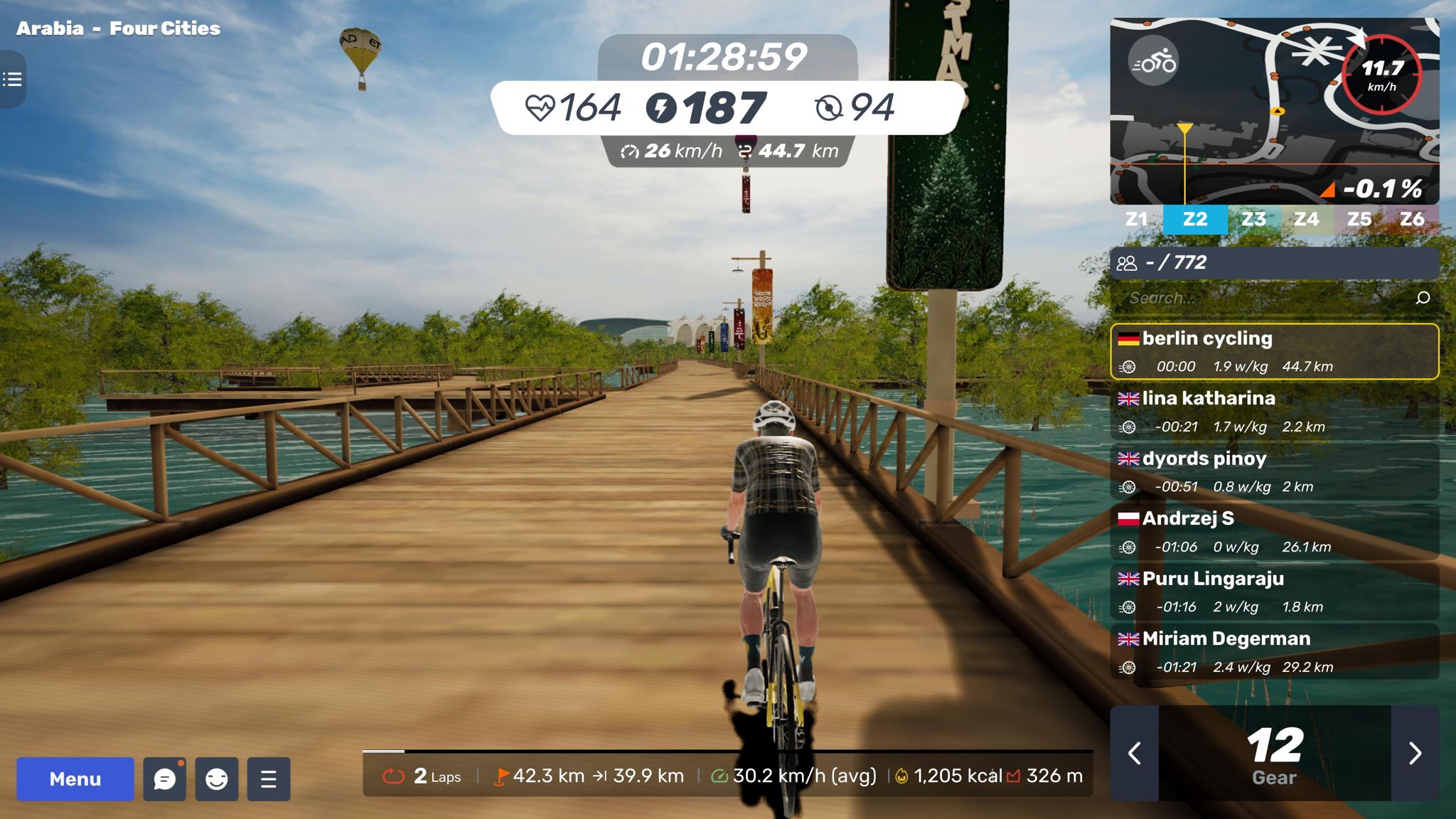Select rider lina katharina
This screenshot has height=819, width=1456.
(x=1274, y=412)
